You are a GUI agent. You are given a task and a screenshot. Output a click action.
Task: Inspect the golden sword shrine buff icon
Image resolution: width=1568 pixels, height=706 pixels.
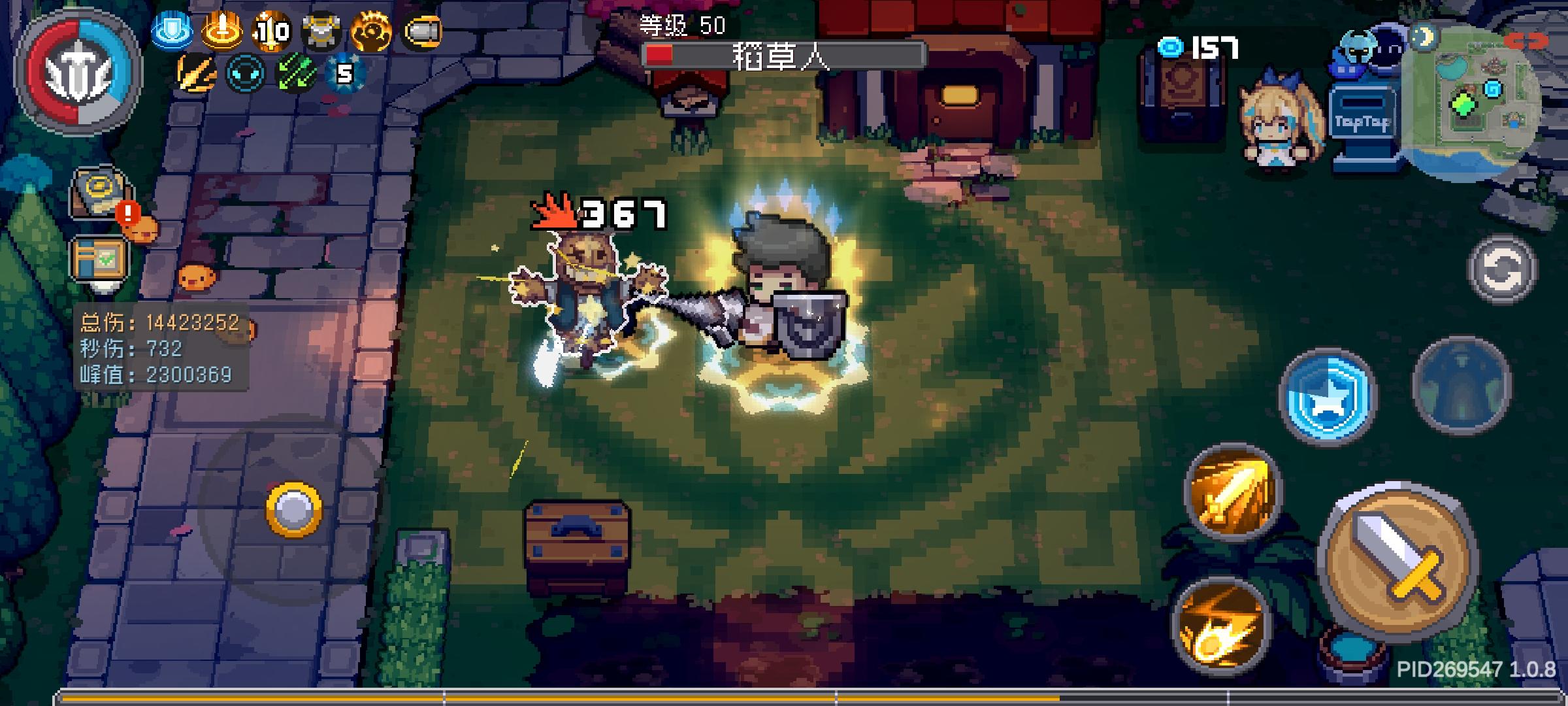(222, 29)
